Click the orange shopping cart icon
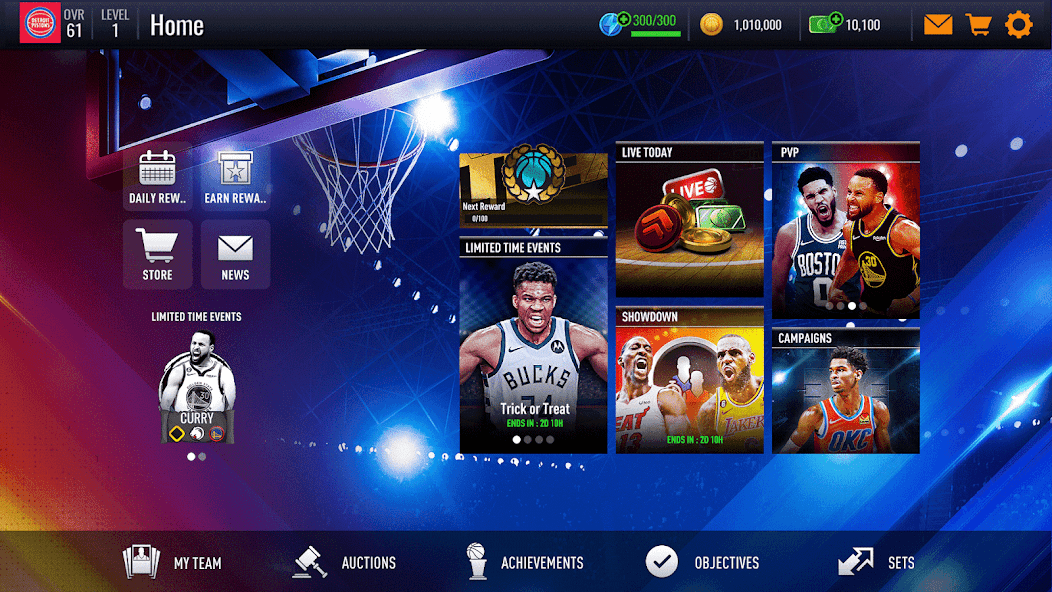1052x592 pixels. tap(978, 25)
